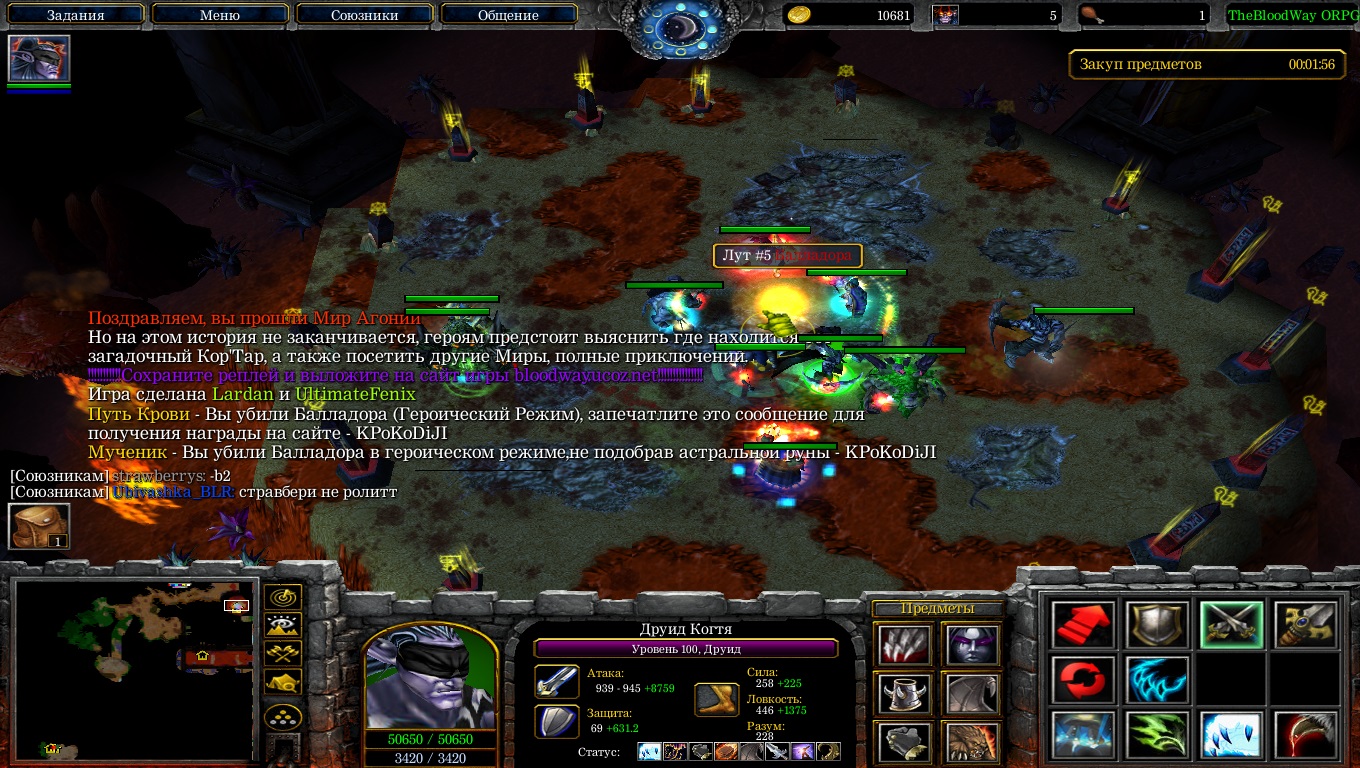Open the Общение chat log

point(508,15)
